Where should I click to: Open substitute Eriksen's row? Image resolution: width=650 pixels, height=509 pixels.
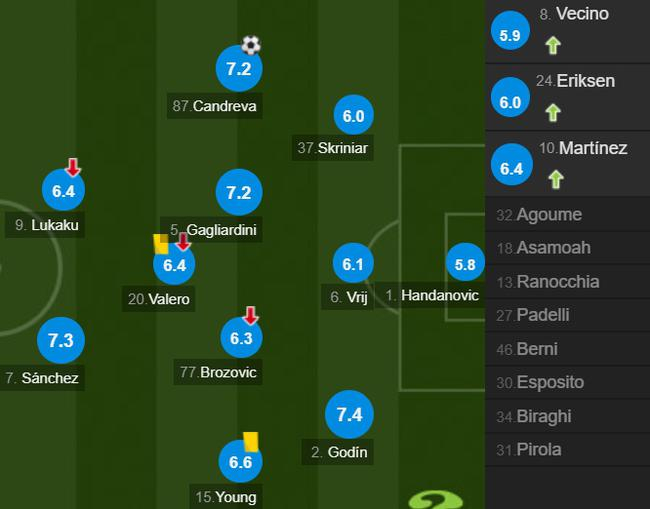pyautogui.click(x=567, y=94)
